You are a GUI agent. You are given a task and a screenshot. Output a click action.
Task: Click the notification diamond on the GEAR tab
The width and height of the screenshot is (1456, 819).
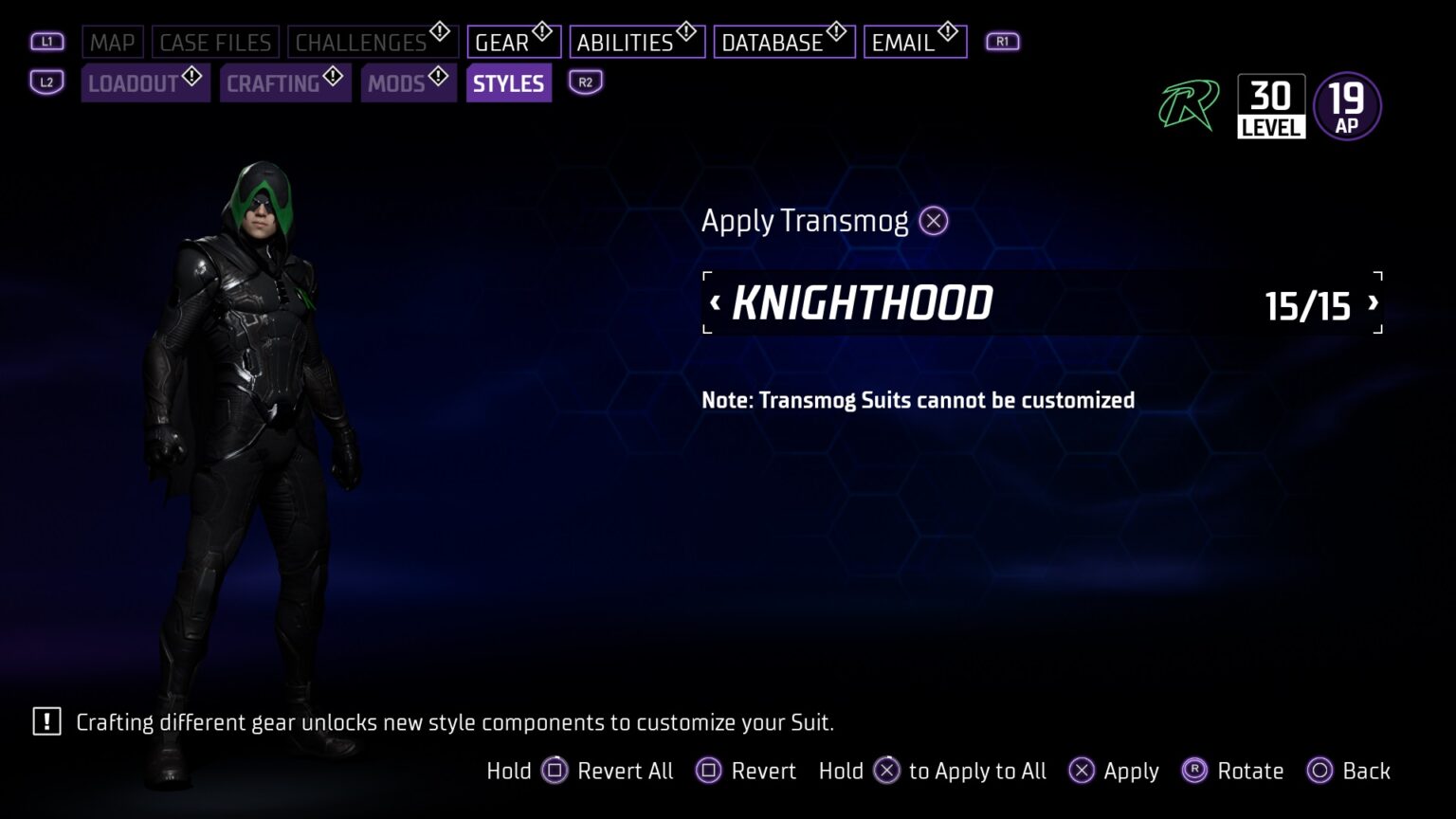[540, 29]
